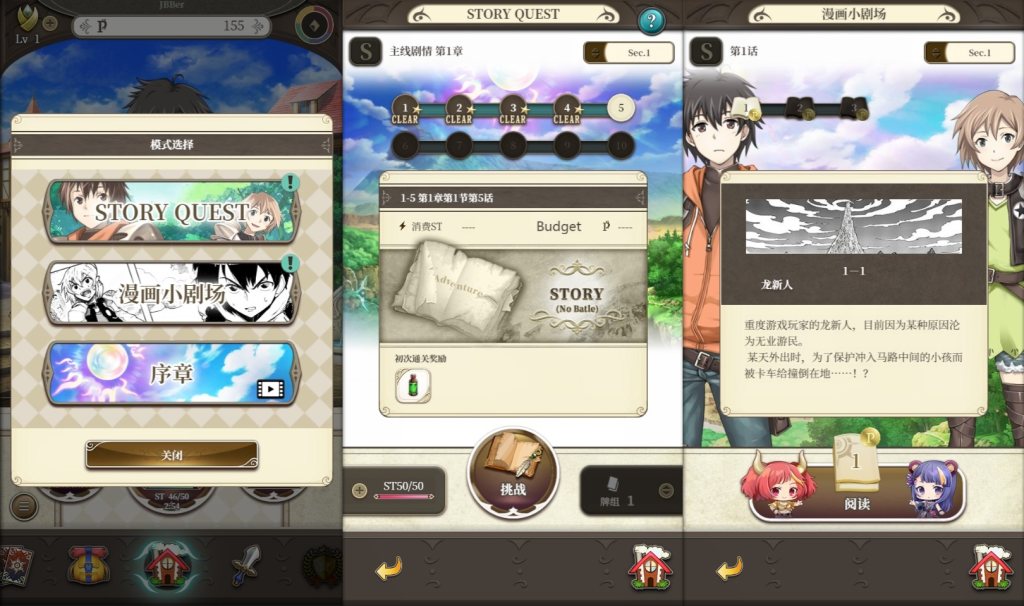The height and width of the screenshot is (606, 1024).
Task: Click the S rank badge beside 主线剧情
Action: [x=365, y=52]
